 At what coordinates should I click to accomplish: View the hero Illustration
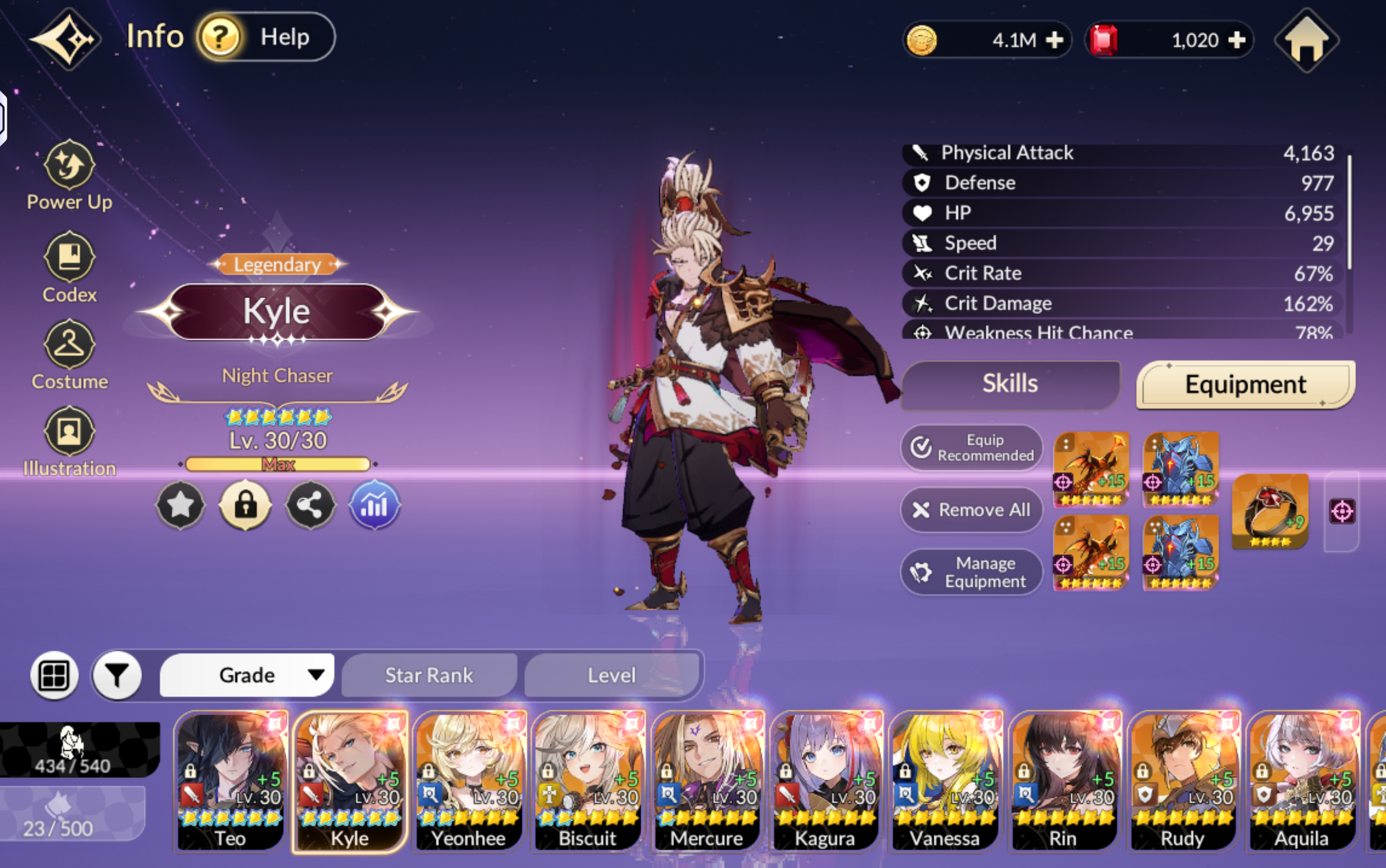(69, 441)
